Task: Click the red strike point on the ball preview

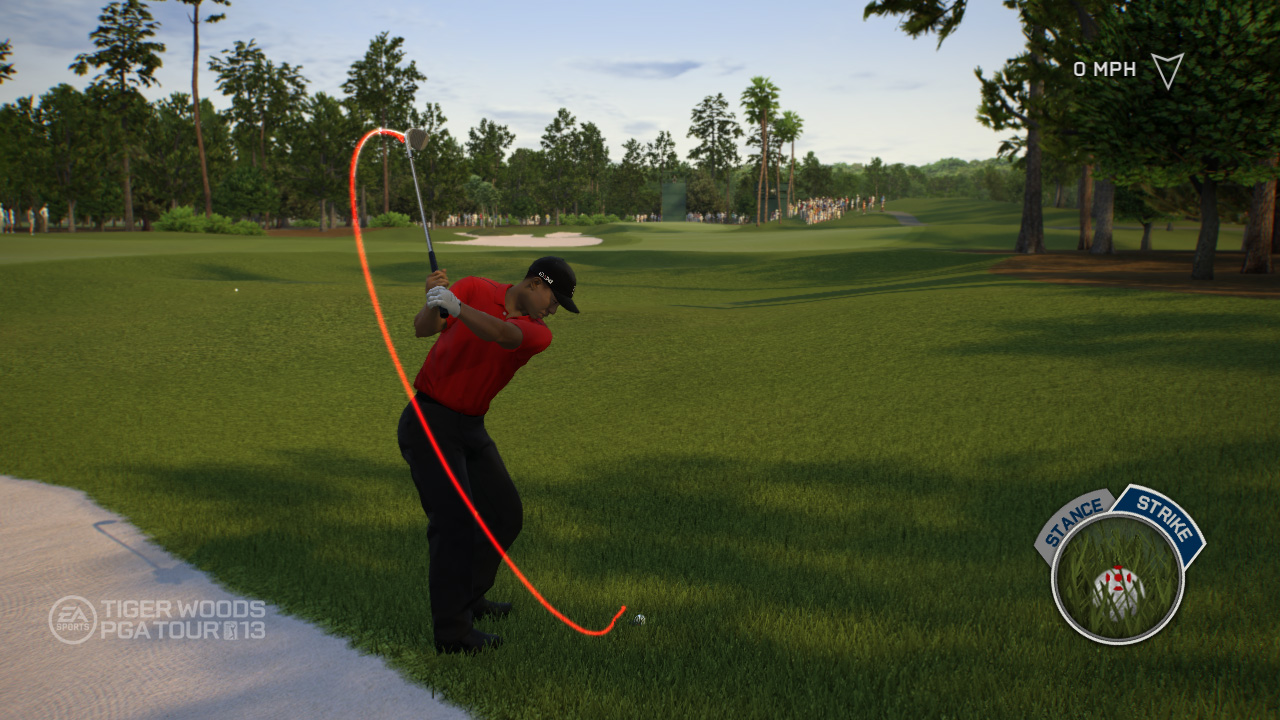Action: tap(1118, 577)
